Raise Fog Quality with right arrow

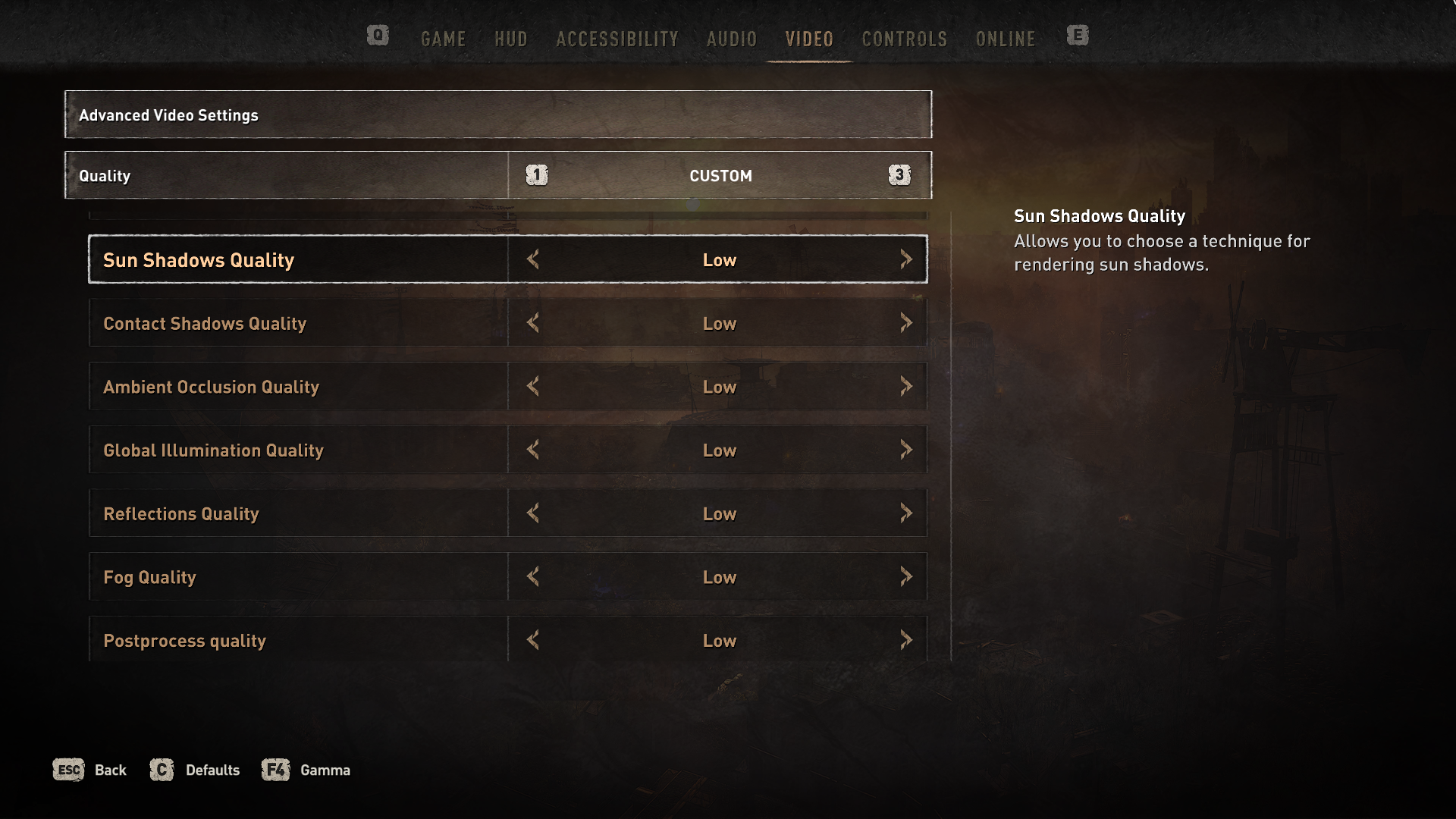point(905,577)
